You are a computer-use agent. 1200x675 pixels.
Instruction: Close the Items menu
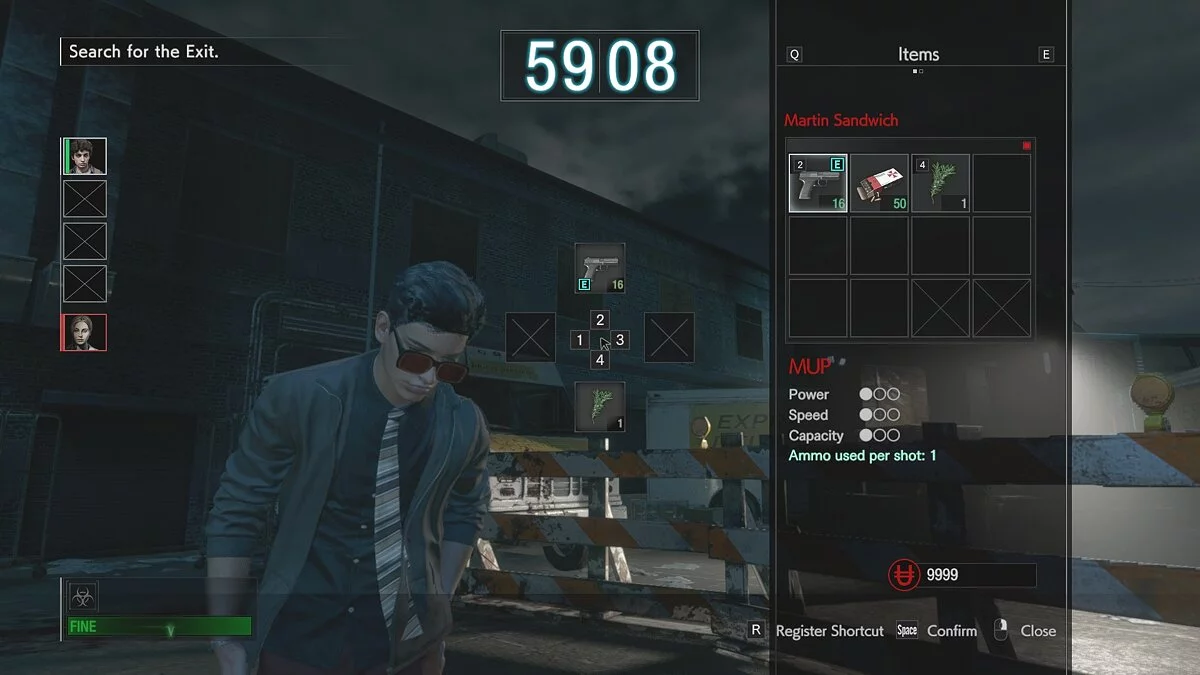pos(1037,631)
